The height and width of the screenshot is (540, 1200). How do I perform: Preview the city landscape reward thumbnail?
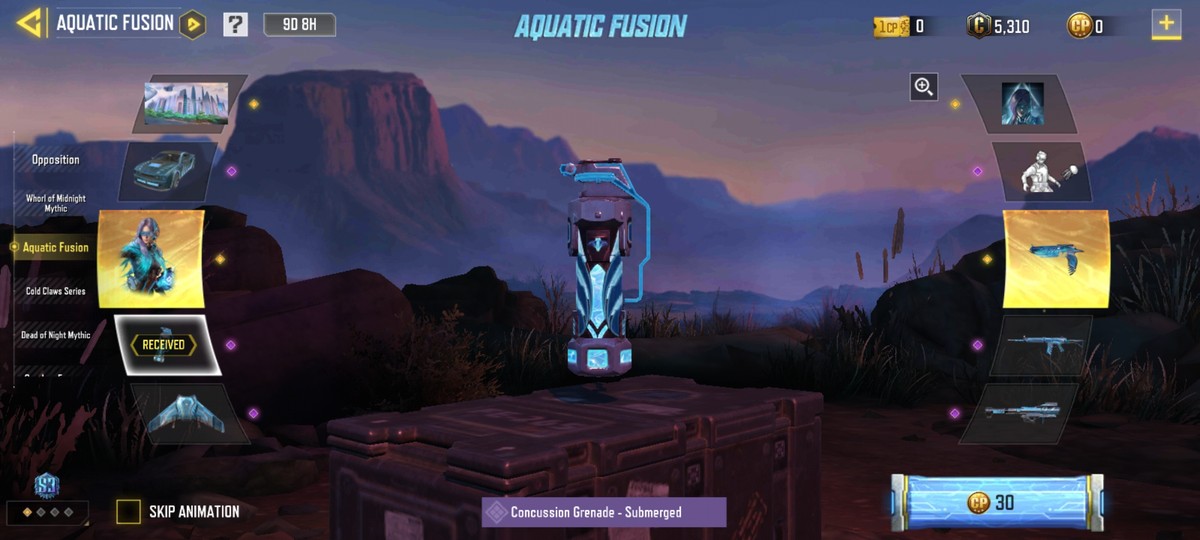click(x=187, y=103)
